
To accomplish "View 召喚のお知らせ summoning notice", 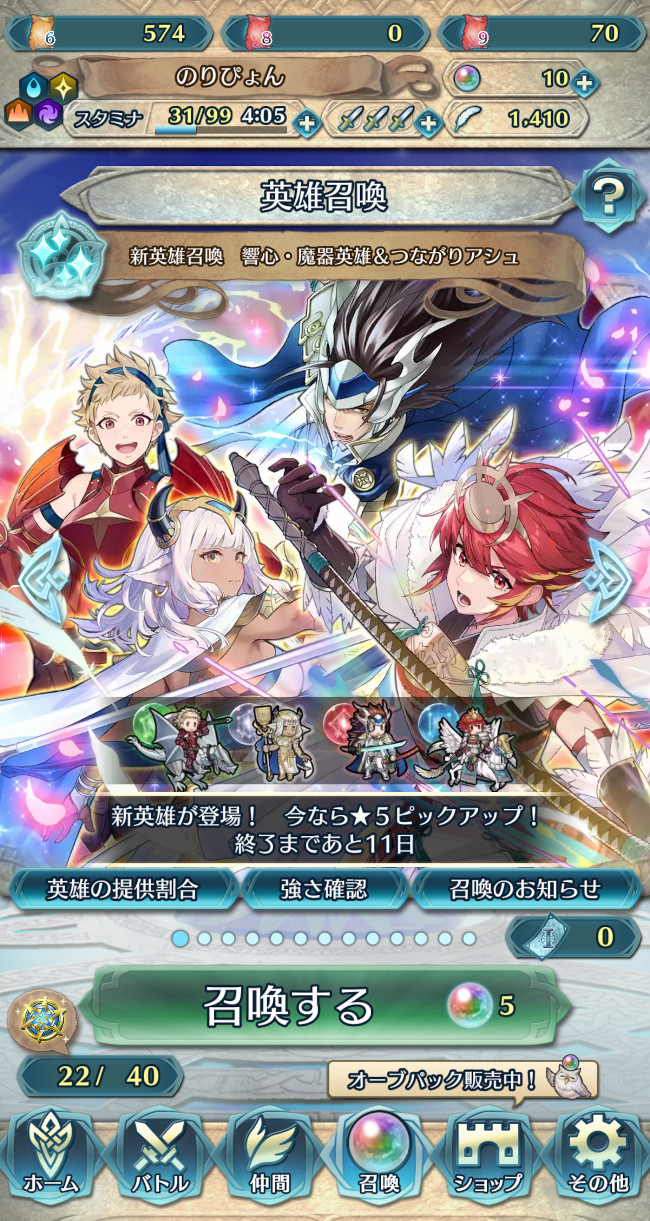I will tap(525, 887).
